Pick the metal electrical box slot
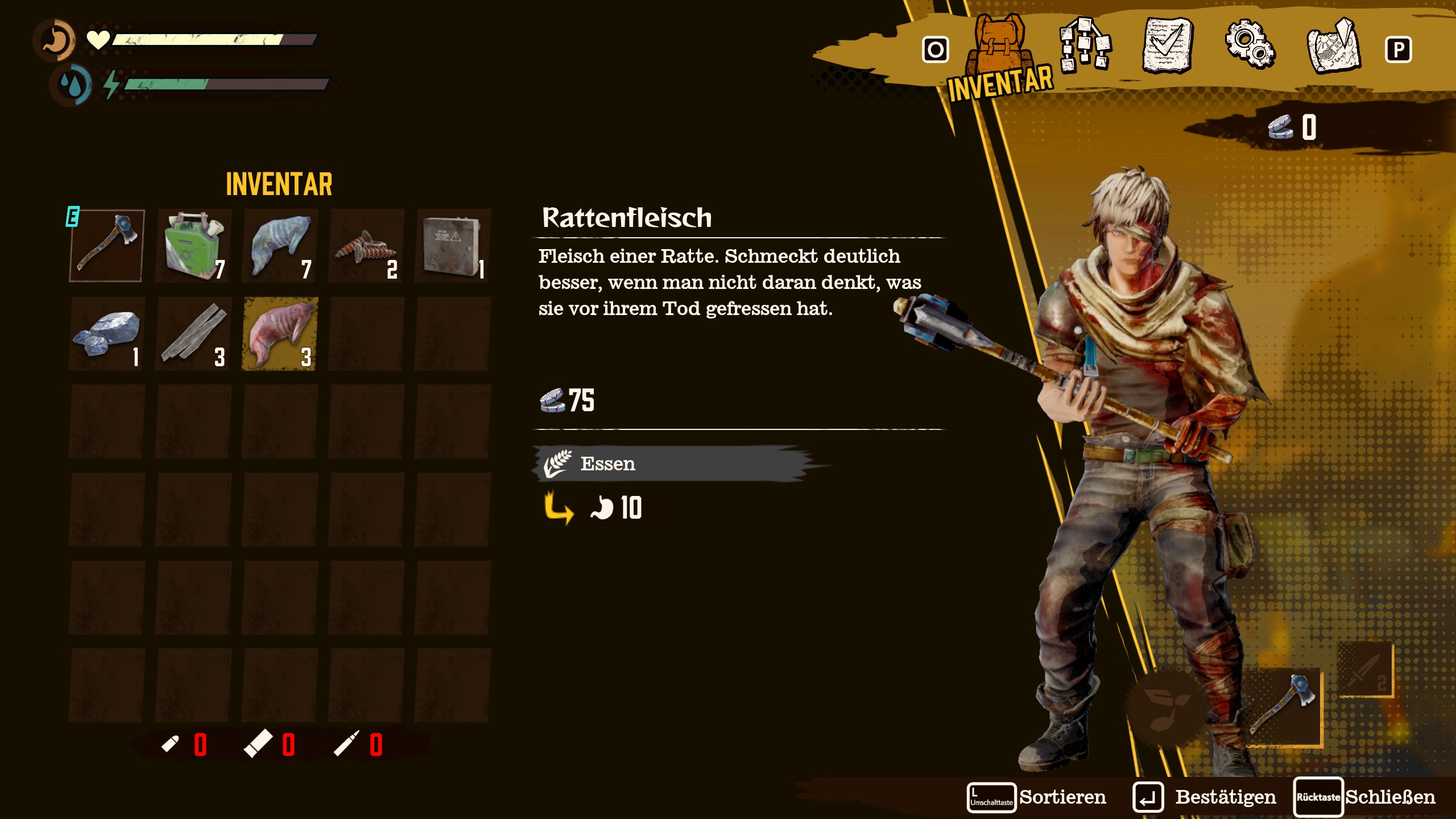 (x=453, y=246)
